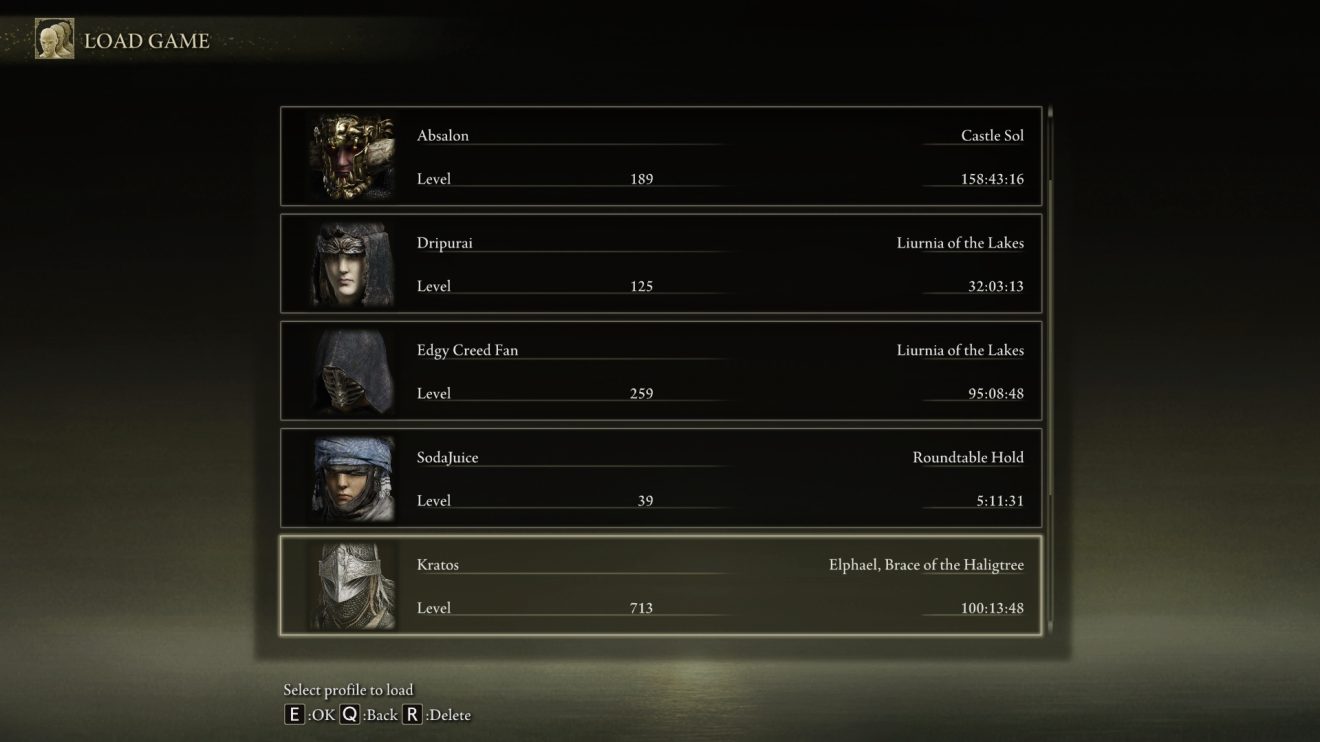Click the Select profile to load label
This screenshot has height=742, width=1320.
point(349,689)
